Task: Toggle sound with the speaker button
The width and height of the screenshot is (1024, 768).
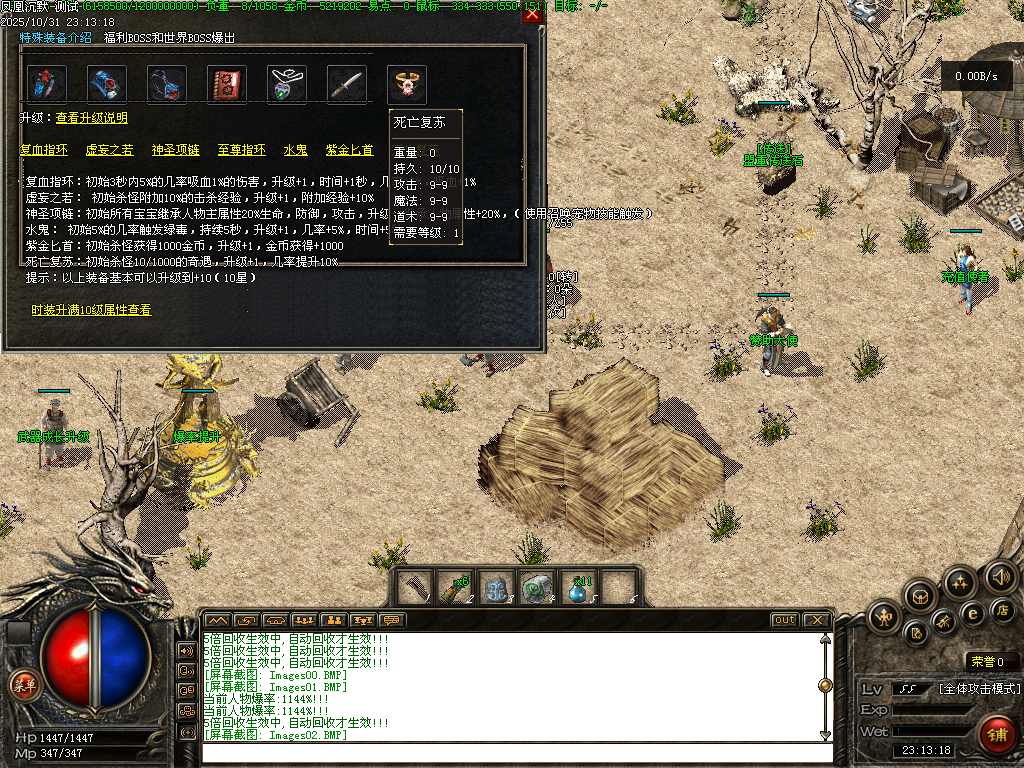Action: [1000, 577]
